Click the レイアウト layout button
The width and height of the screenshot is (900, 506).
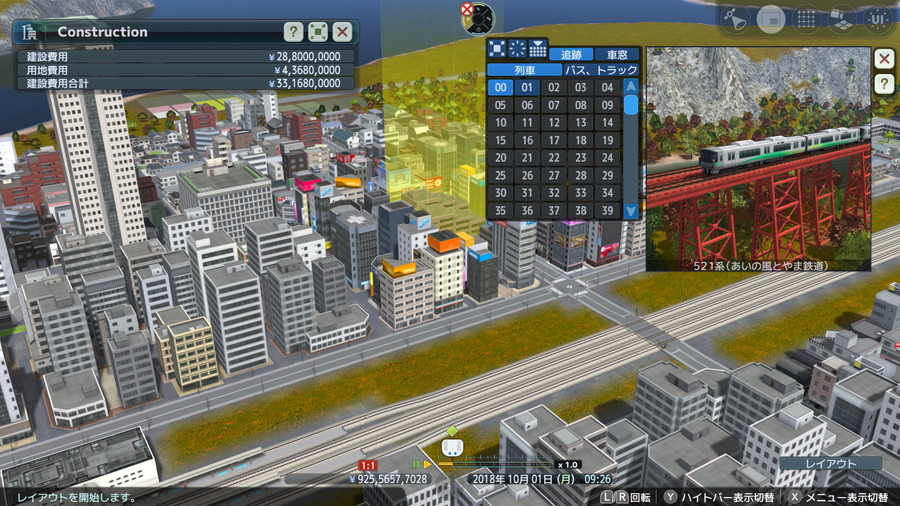pos(830,464)
